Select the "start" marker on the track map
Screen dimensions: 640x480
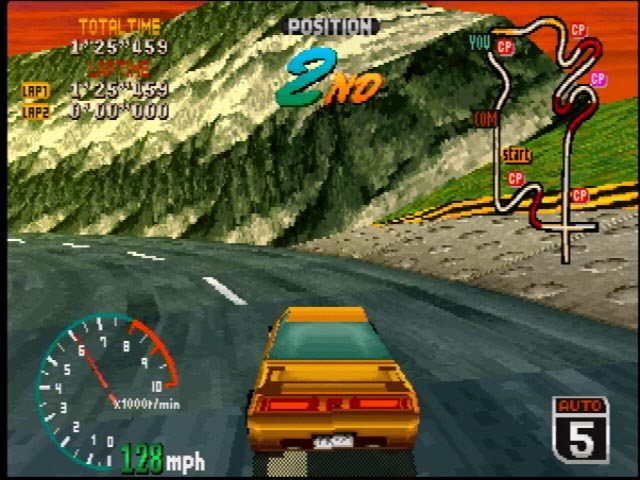tap(516, 155)
